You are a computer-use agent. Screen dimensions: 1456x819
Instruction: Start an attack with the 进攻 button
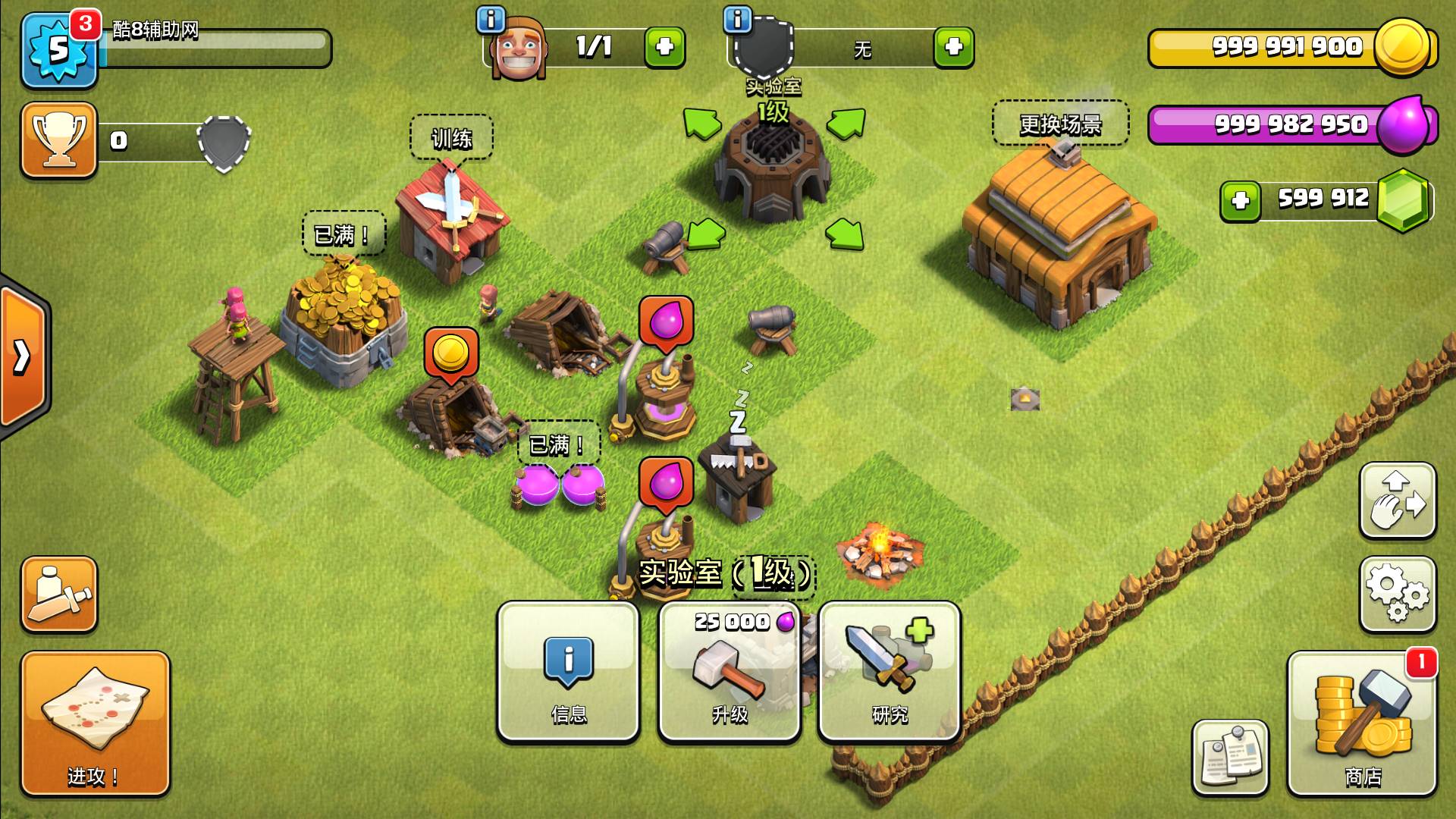click(95, 723)
